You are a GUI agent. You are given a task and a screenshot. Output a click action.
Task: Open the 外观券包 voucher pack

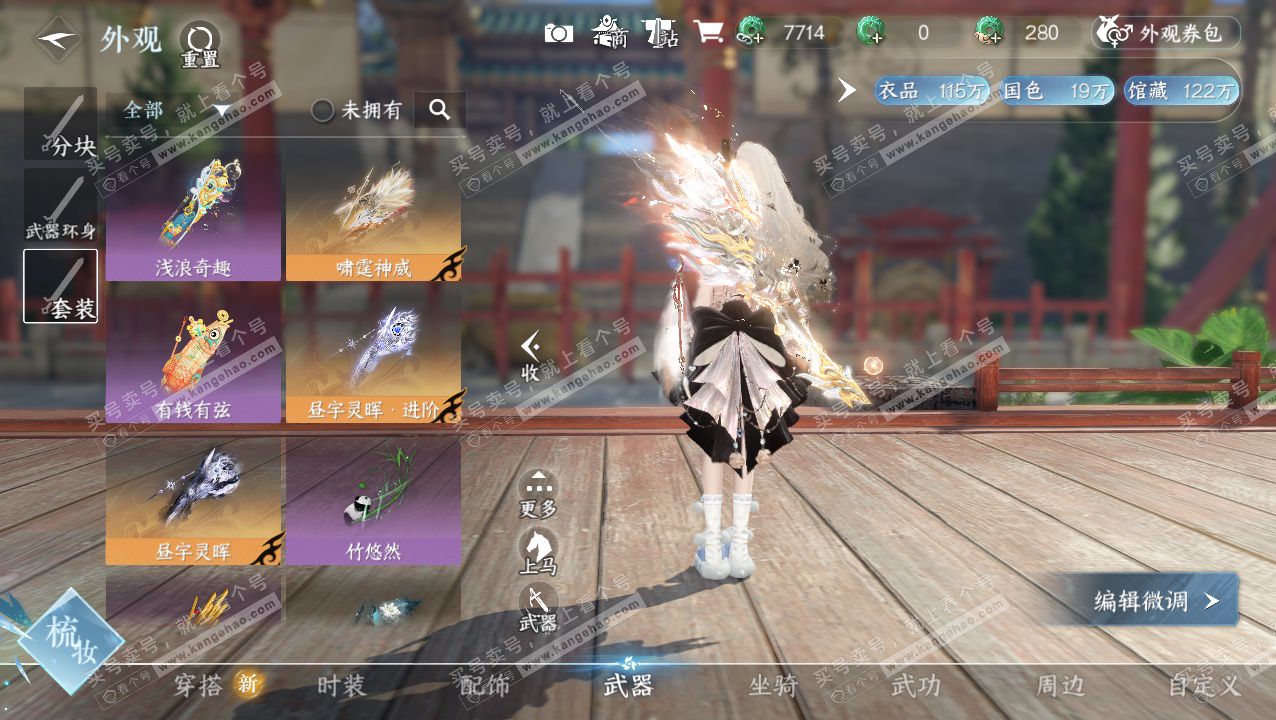[1166, 33]
